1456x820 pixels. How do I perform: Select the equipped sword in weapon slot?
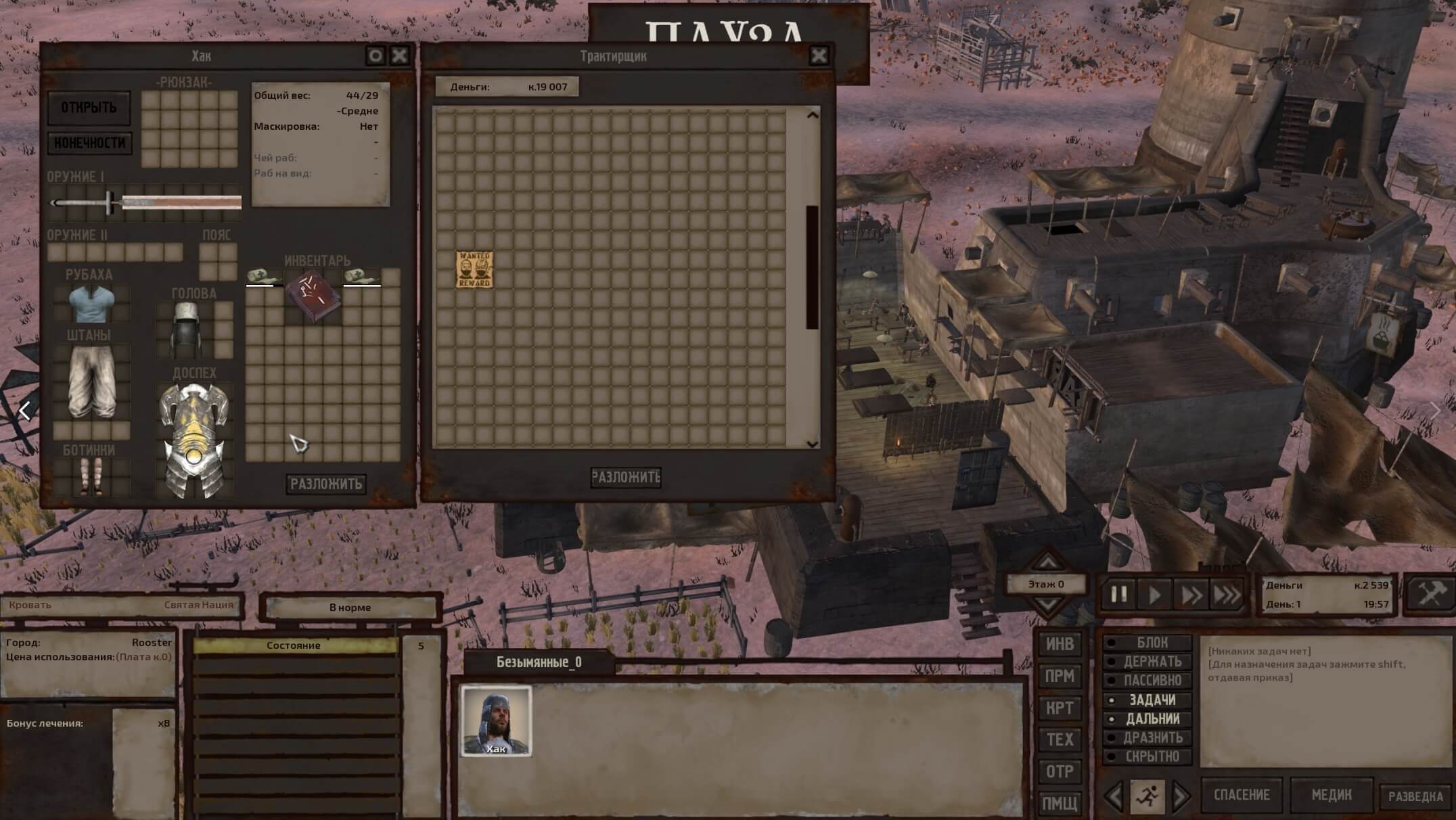point(145,202)
